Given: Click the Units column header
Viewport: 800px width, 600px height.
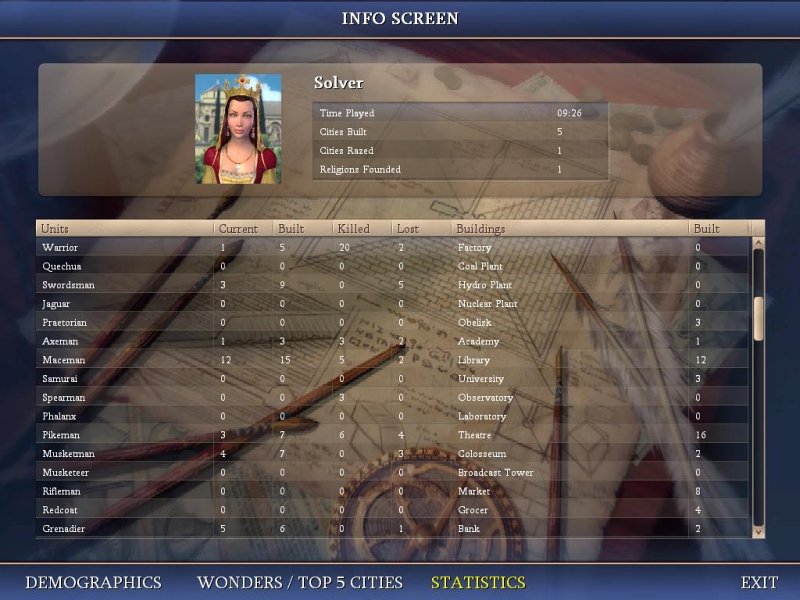Looking at the screenshot, I should [x=56, y=229].
